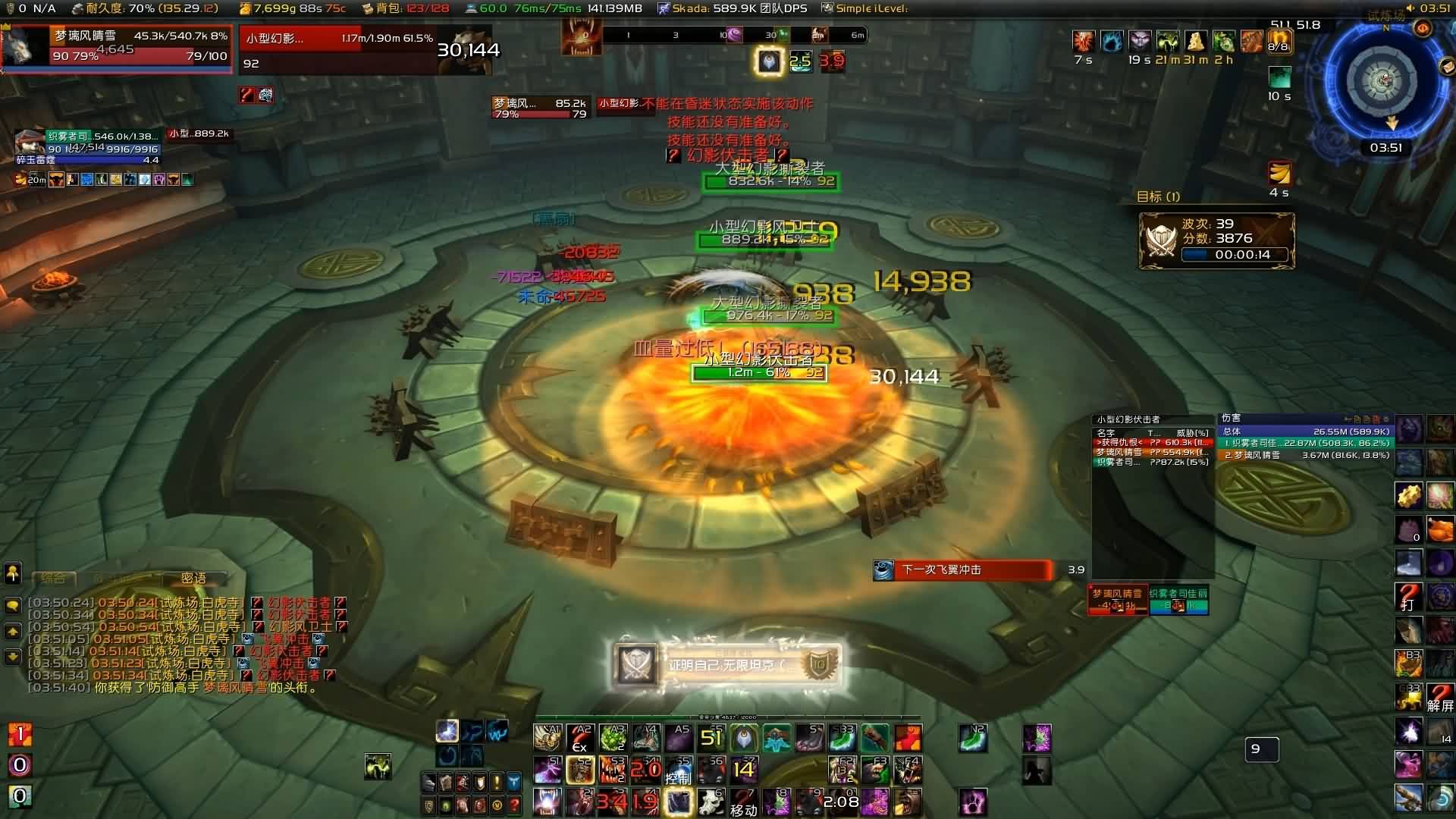Click the 织雾者司佳丽 party raid frame
The height and width of the screenshot is (819, 1456).
click(x=1178, y=600)
